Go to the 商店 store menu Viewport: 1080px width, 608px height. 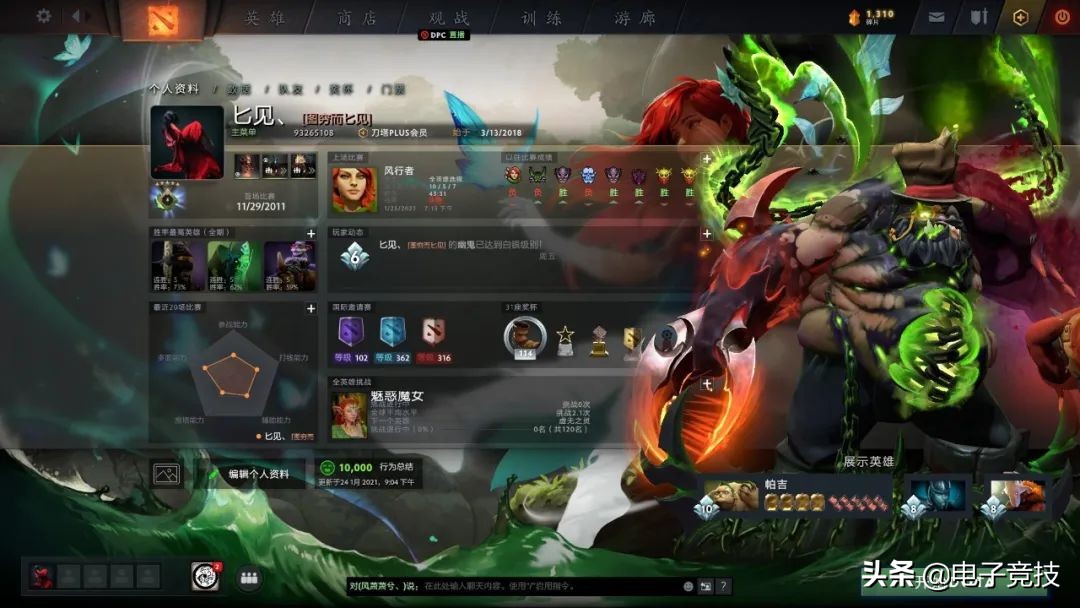pos(357,18)
